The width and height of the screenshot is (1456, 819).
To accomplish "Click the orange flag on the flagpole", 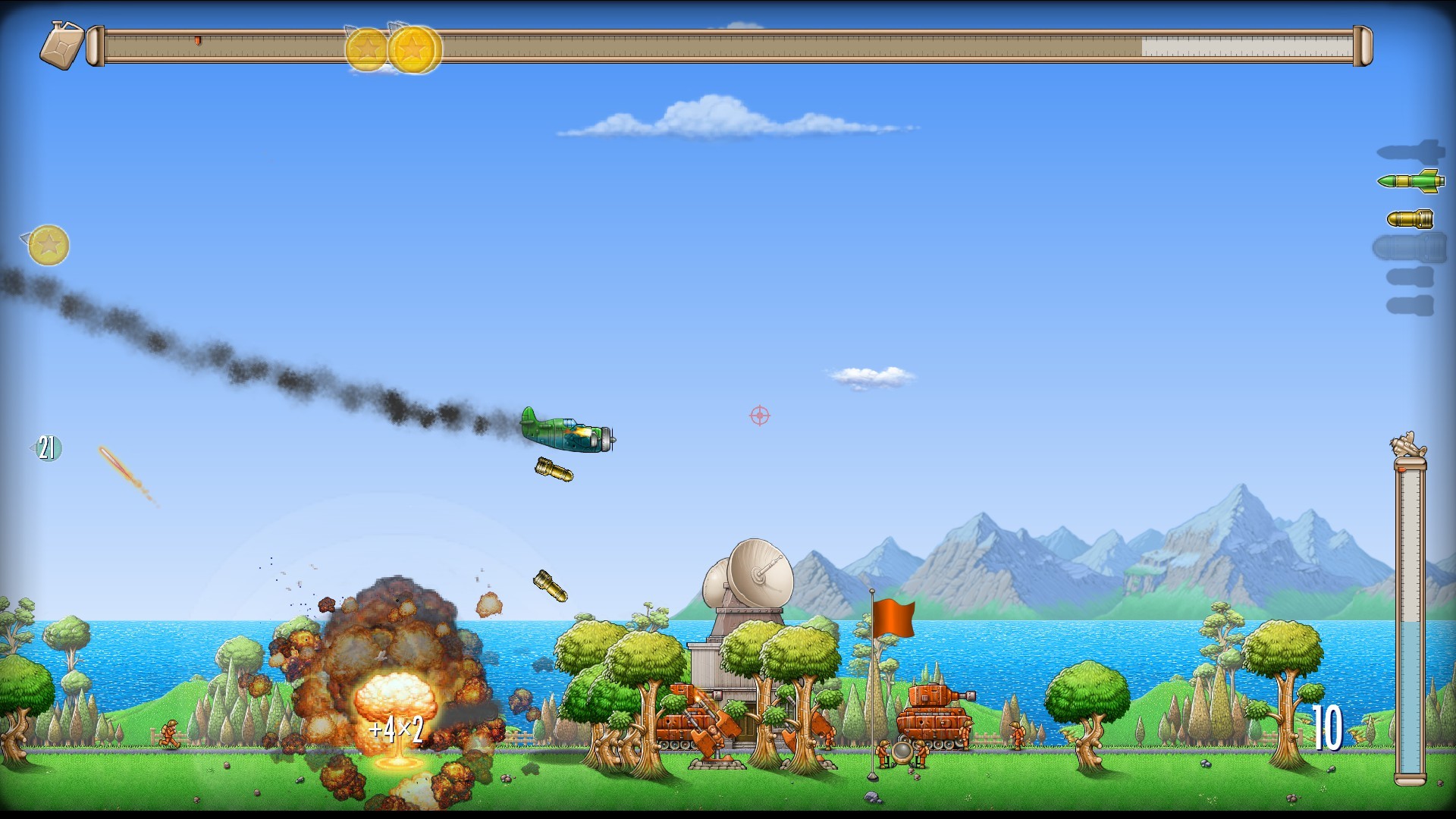I will [x=896, y=619].
